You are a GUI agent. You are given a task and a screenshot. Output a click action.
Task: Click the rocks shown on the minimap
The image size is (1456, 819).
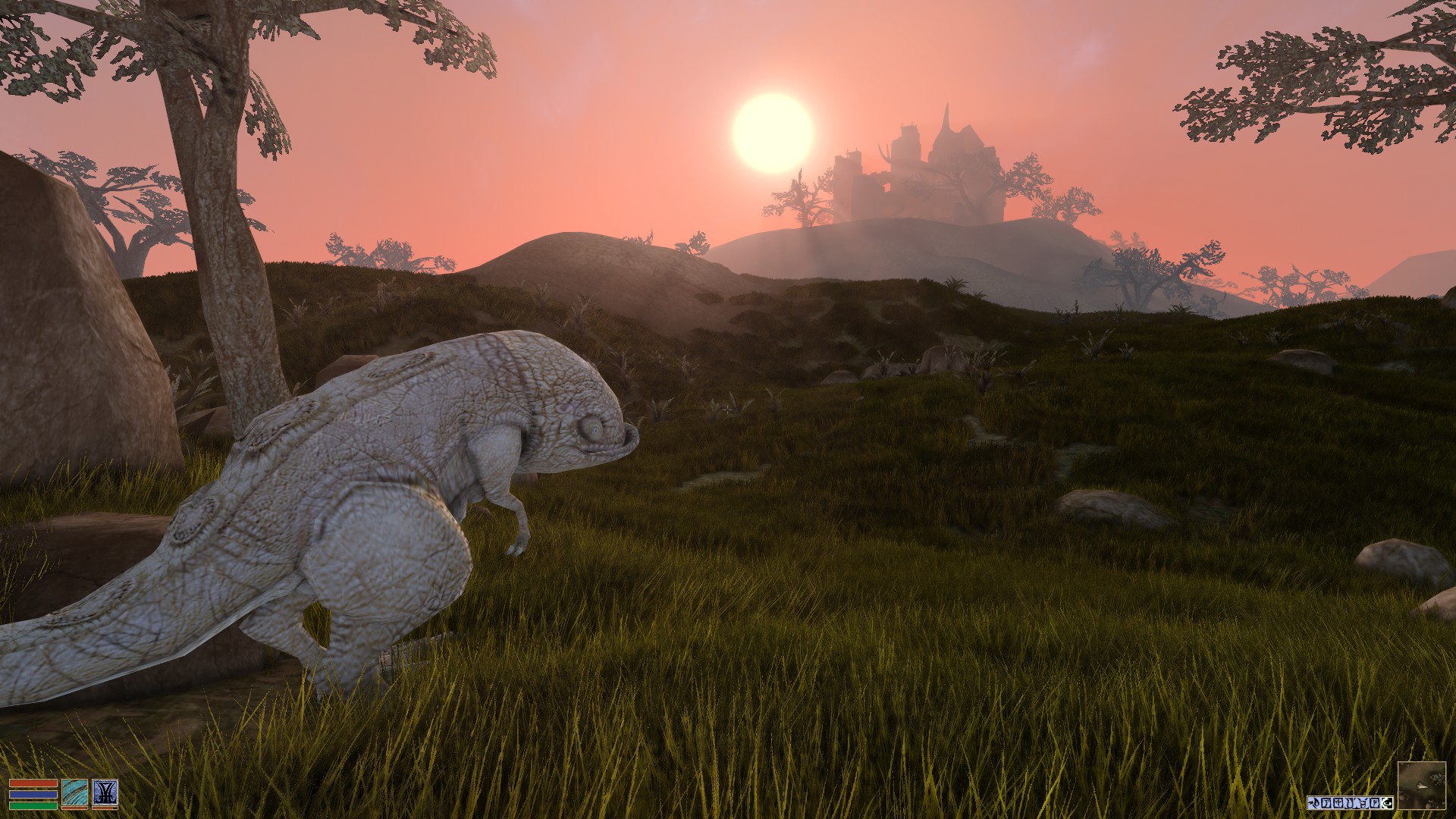tap(1437, 777)
